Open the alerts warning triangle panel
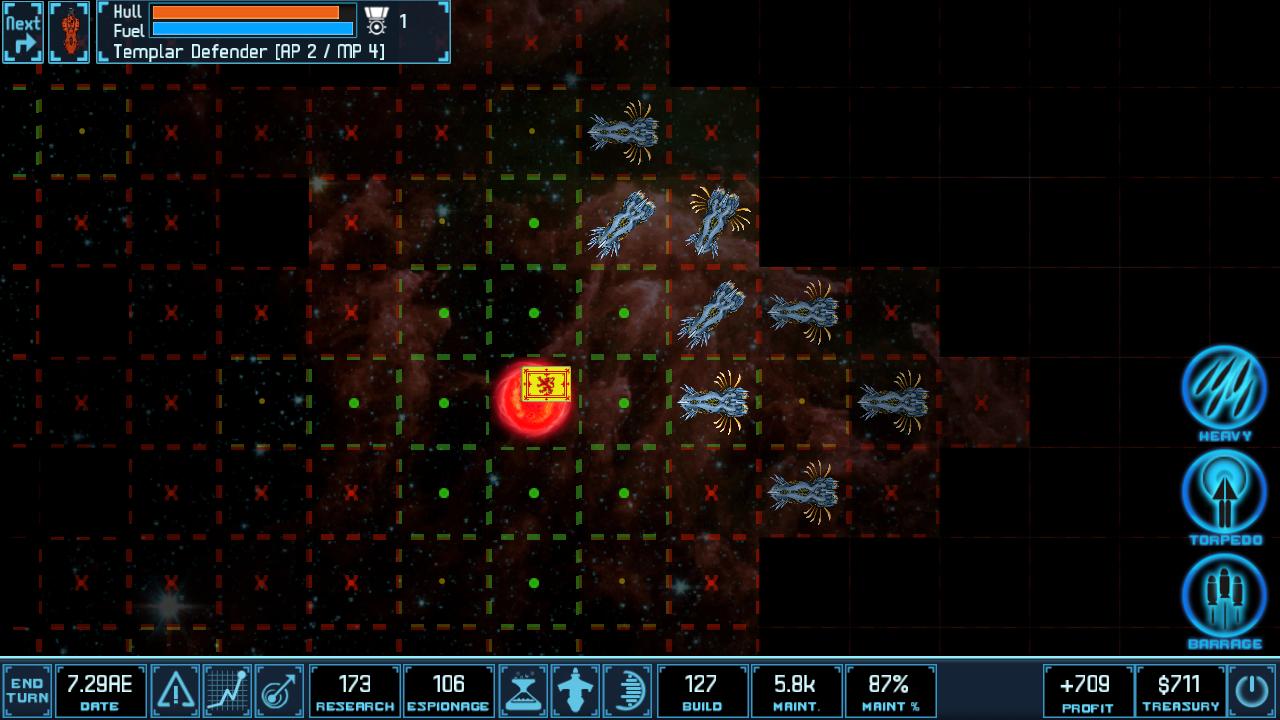The image size is (1280, 720). point(175,689)
